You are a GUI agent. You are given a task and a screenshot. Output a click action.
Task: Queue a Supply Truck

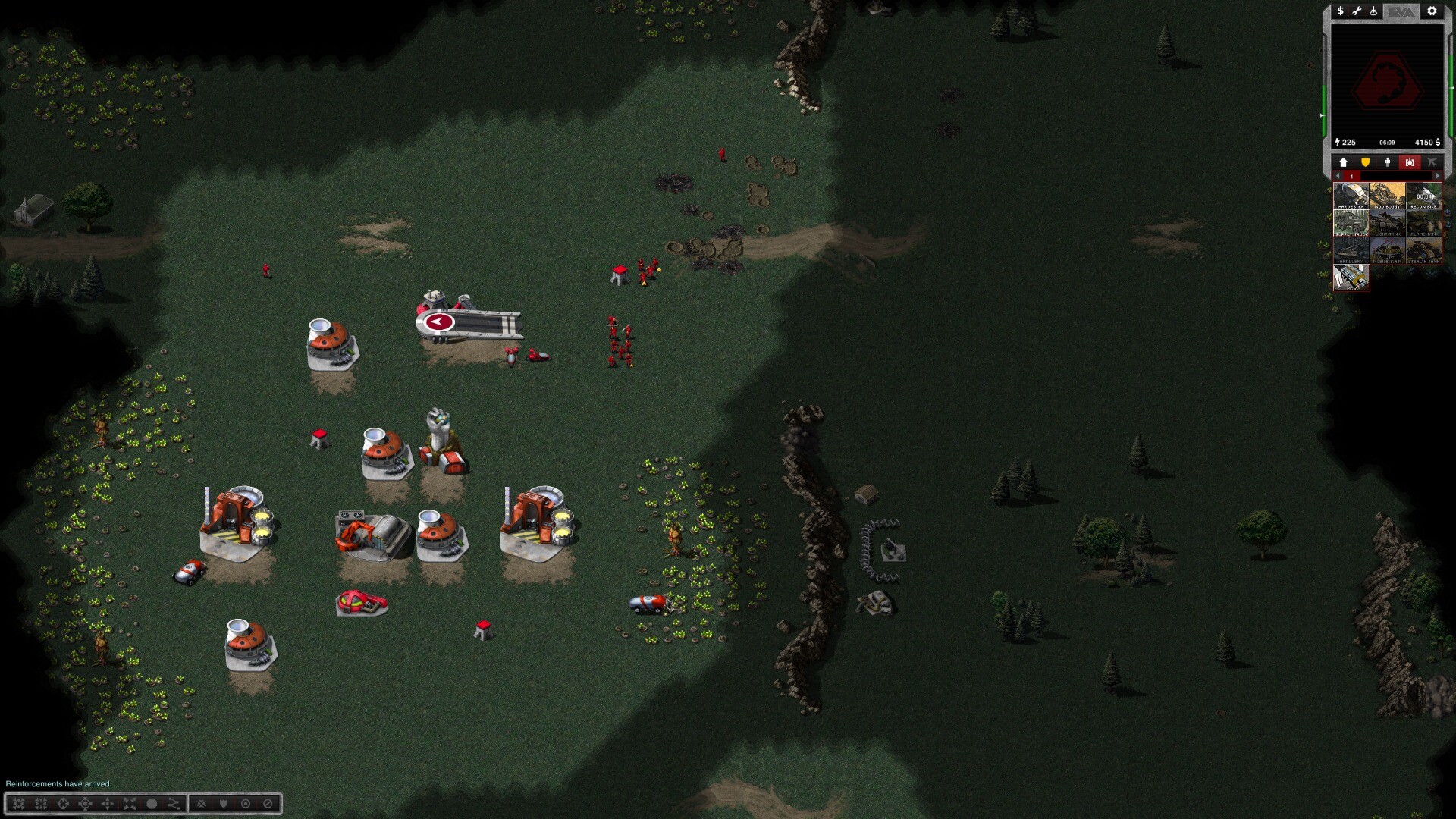click(1351, 223)
